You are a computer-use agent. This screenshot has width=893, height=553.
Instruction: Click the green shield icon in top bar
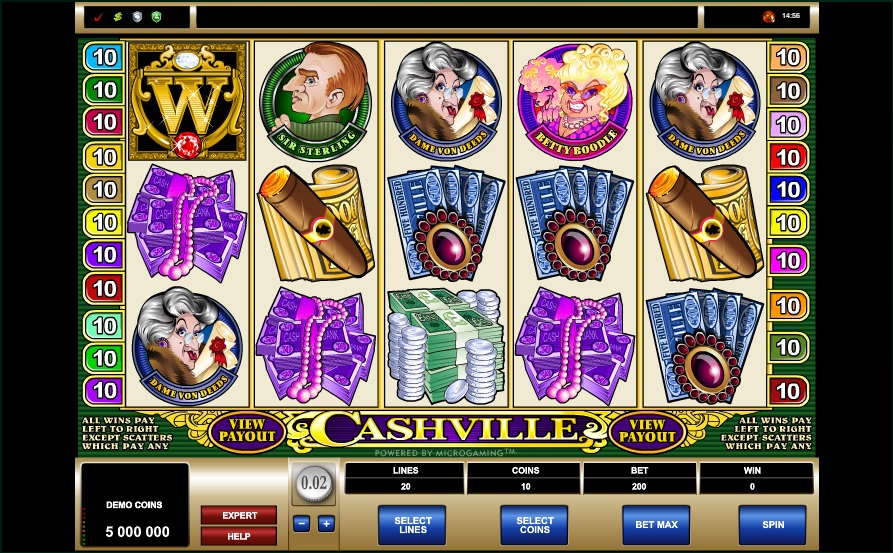(155, 17)
